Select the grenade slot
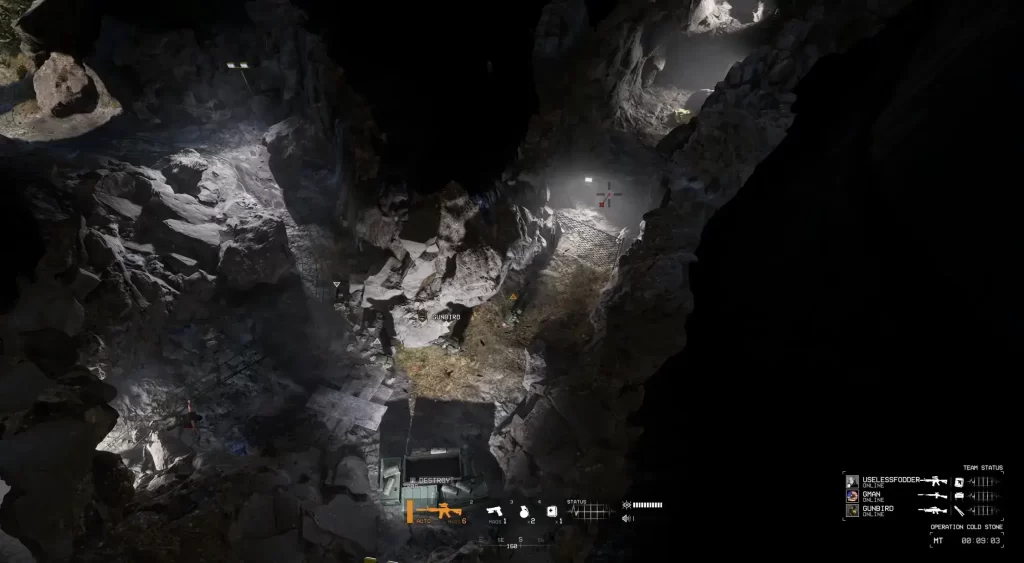The image size is (1024, 563). [523, 512]
